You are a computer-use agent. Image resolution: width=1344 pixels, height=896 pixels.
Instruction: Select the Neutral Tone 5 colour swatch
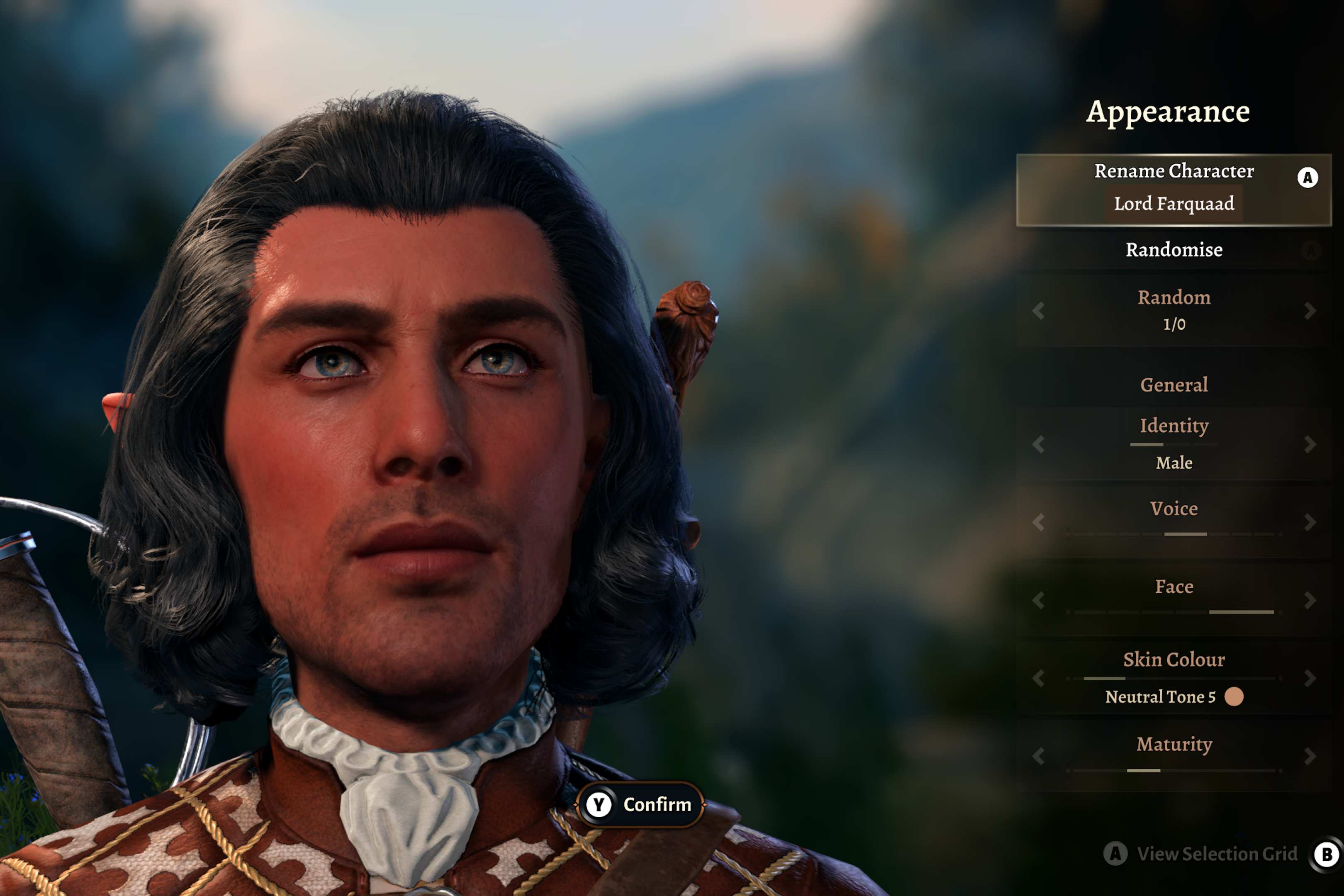click(1234, 696)
